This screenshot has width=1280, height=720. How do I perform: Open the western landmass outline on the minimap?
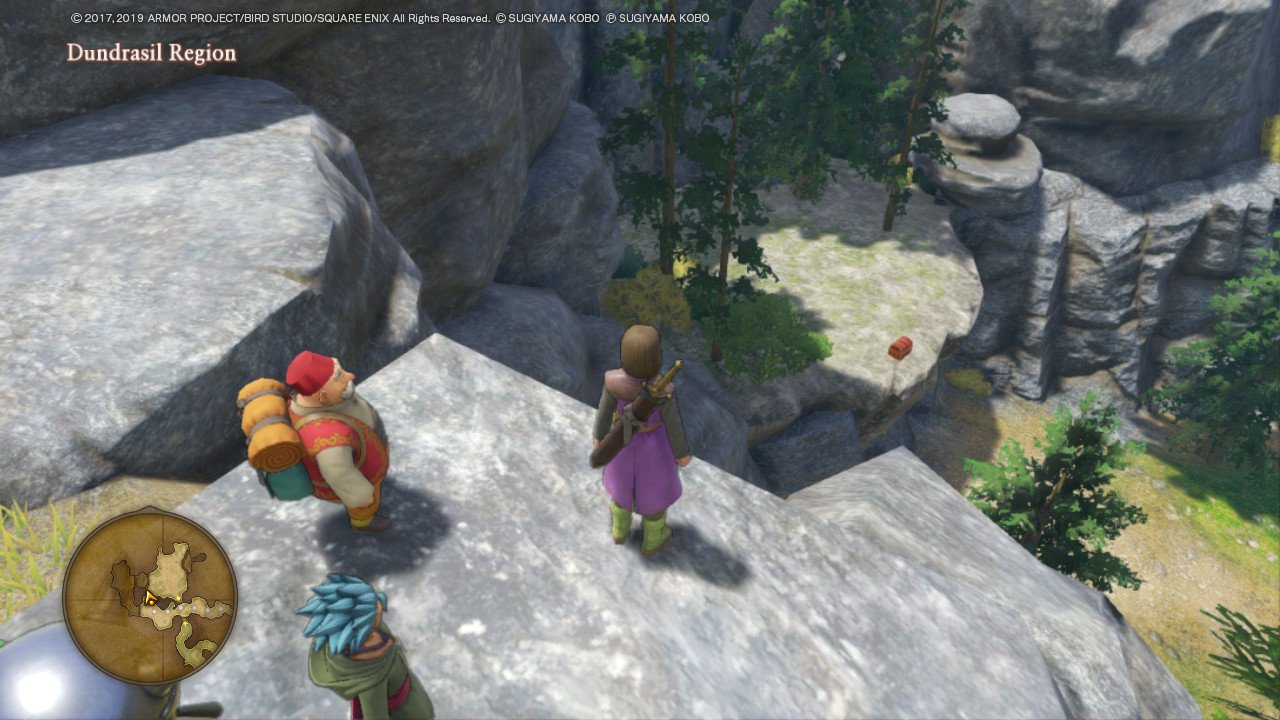(120, 582)
